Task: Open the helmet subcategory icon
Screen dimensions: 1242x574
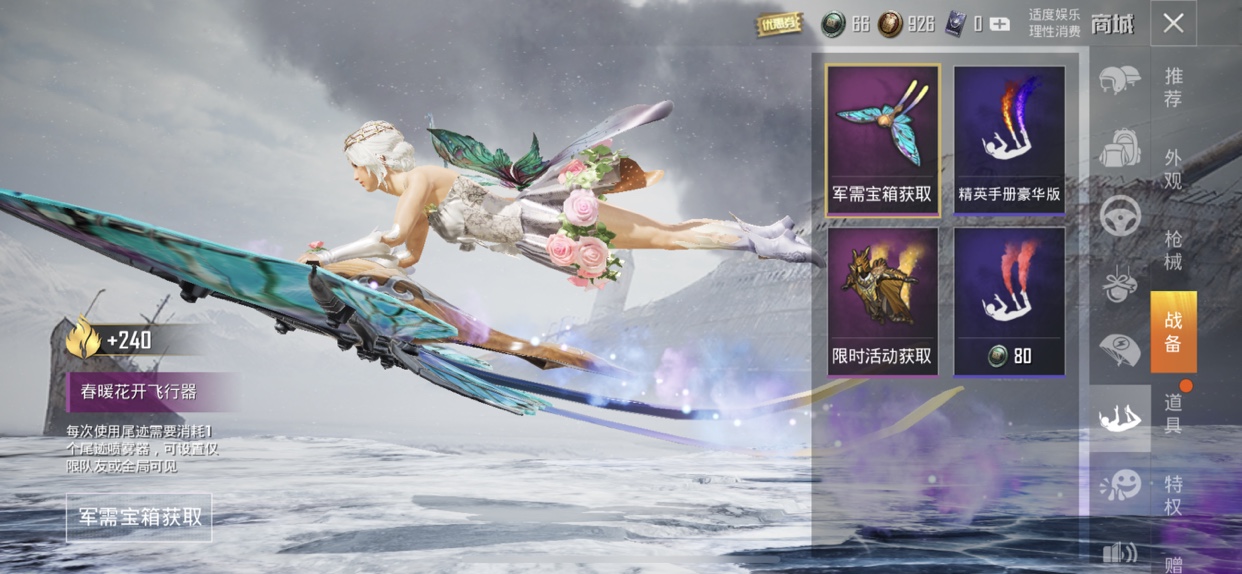Action: (1119, 80)
